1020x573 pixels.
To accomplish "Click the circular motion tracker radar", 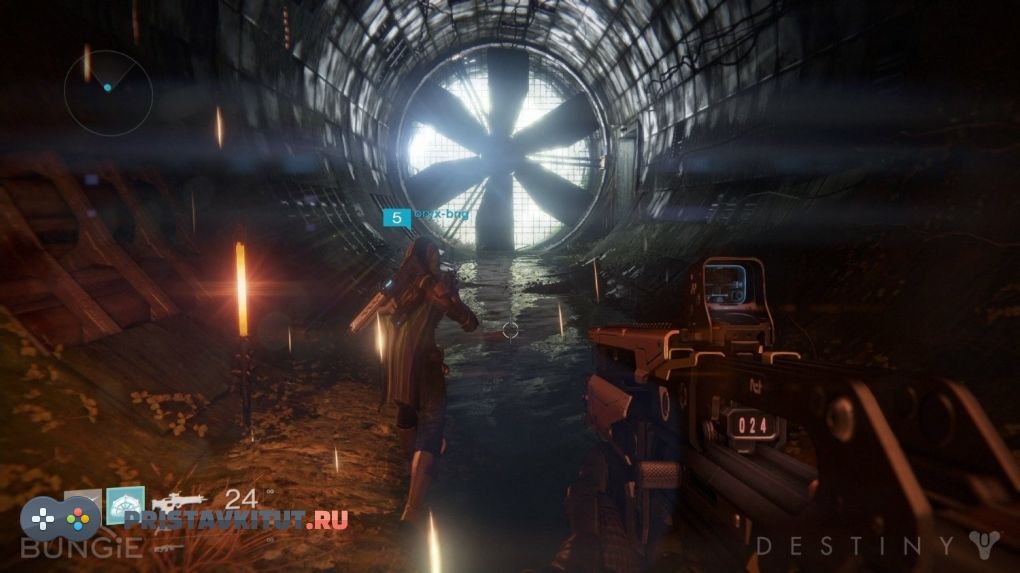I will tap(108, 92).
